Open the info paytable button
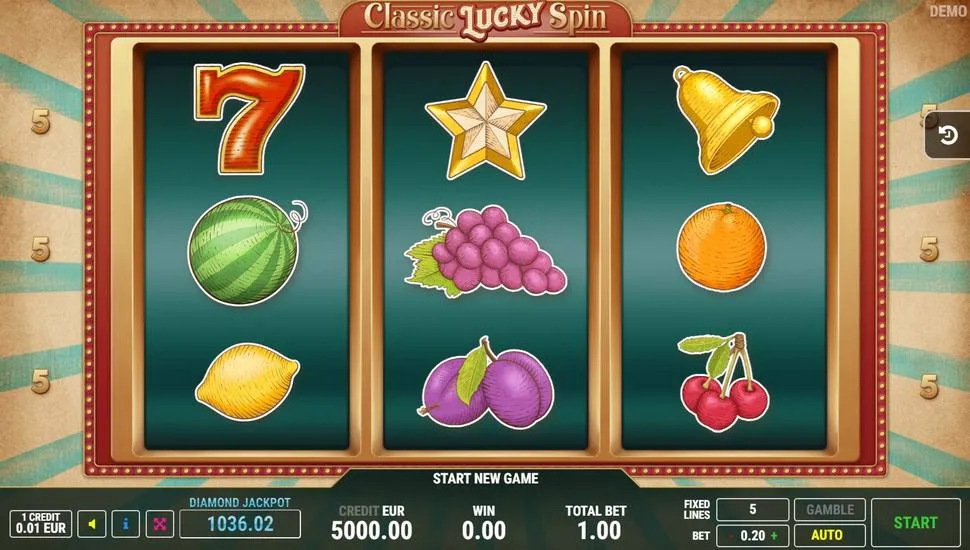This screenshot has height=550, width=970. [x=126, y=523]
